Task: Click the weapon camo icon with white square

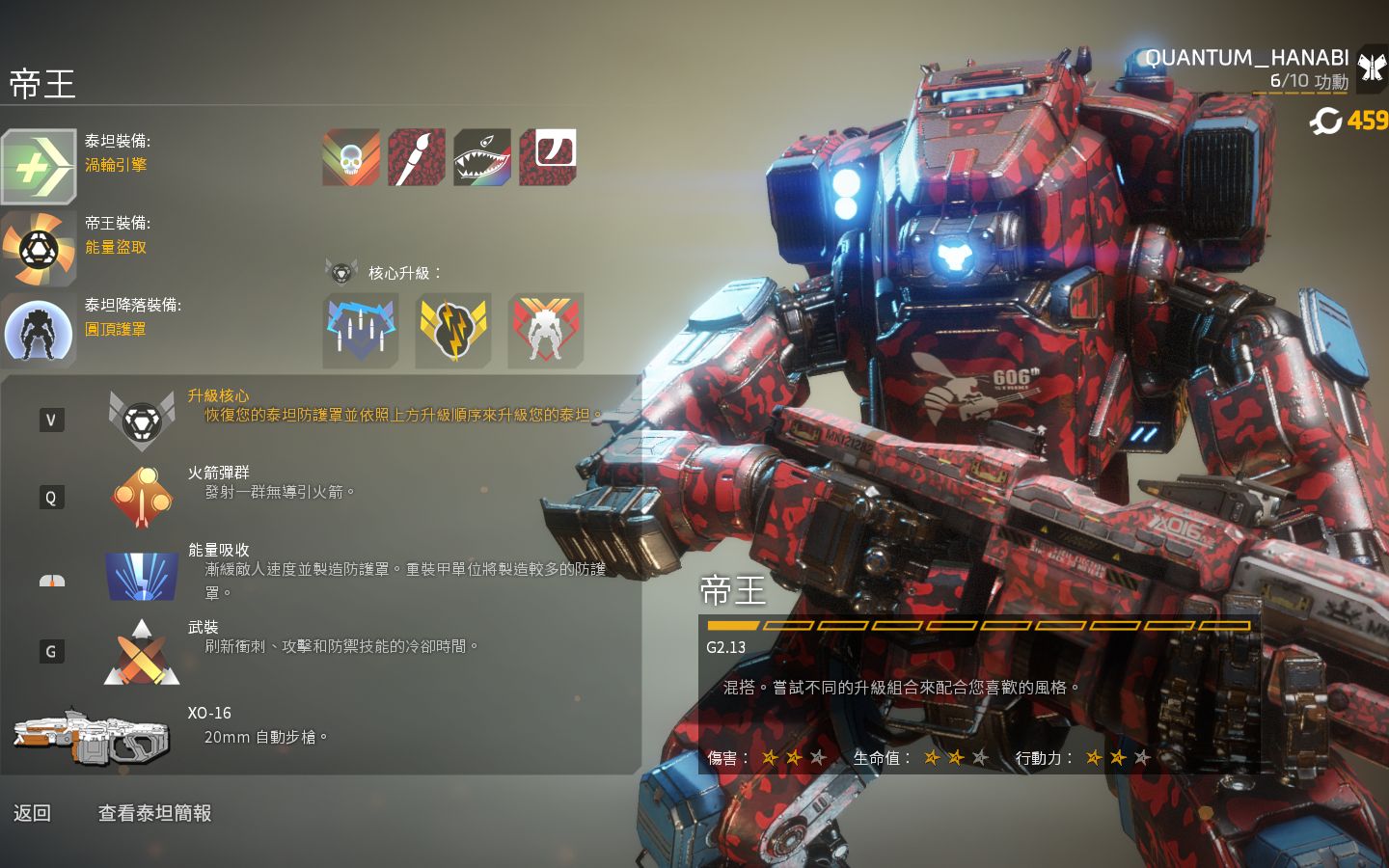Action: [x=548, y=157]
